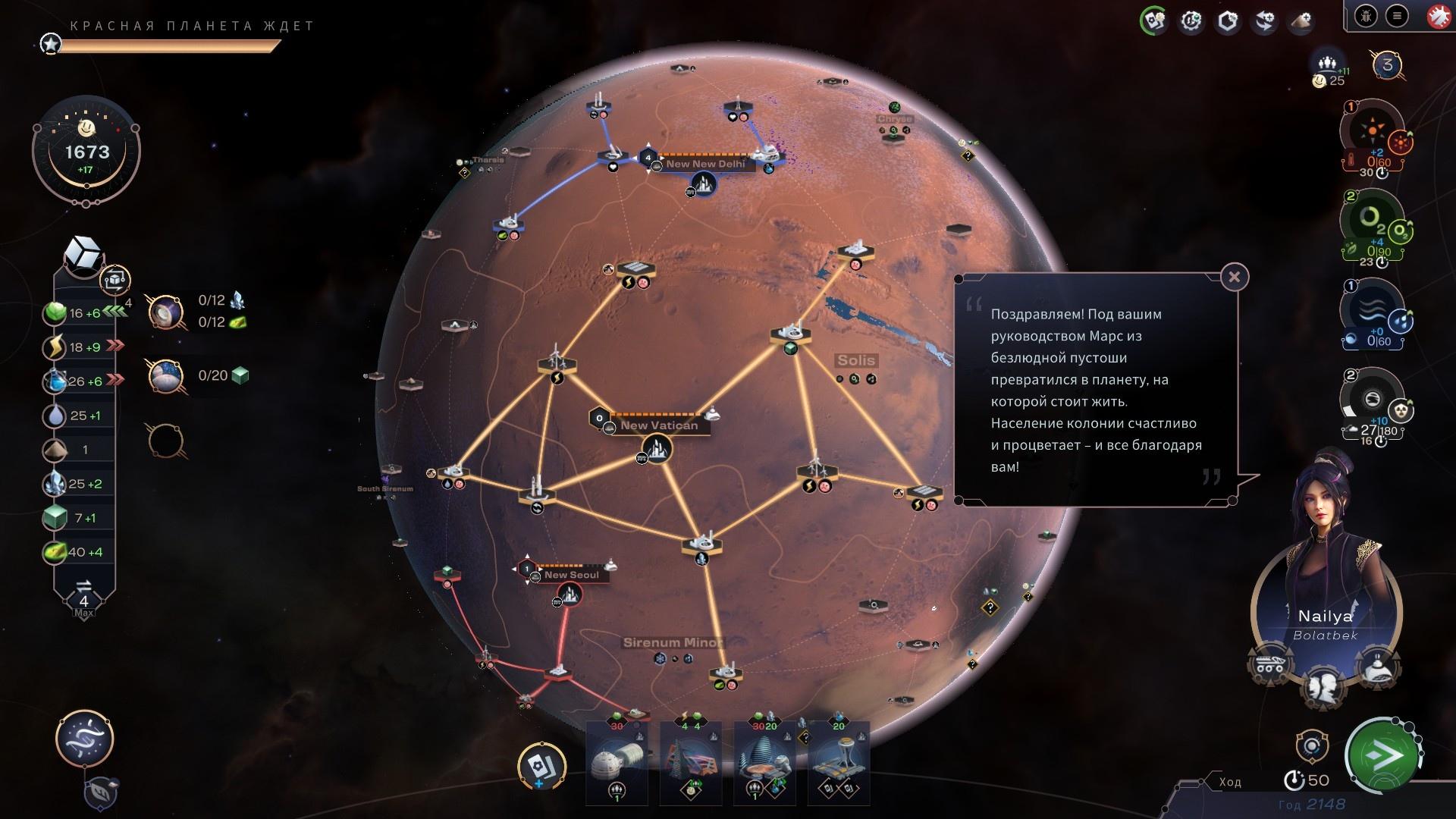
Task: Select the New New Delhi city label
Action: (x=705, y=164)
